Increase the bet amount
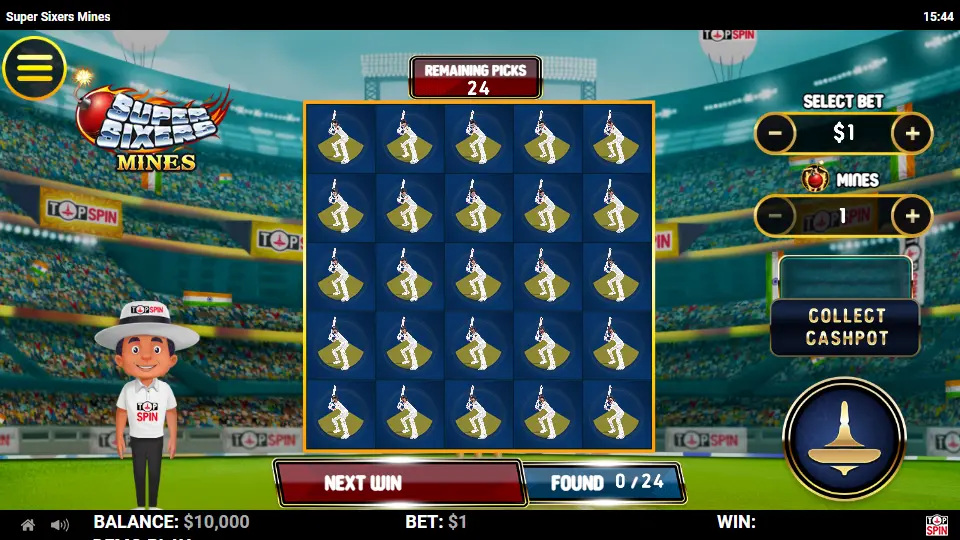The image size is (960, 540). coord(912,133)
